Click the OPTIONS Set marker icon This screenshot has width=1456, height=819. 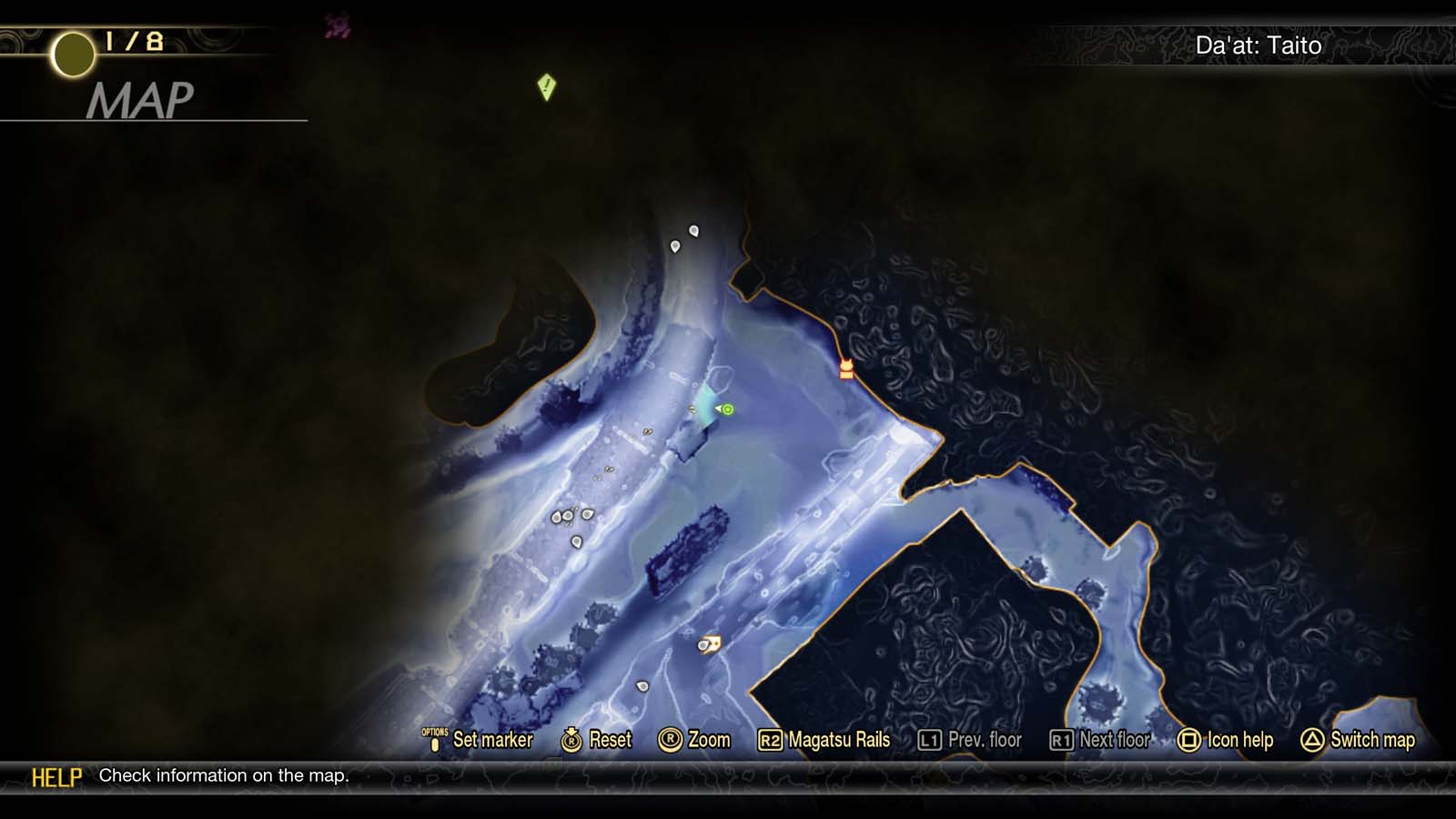click(x=436, y=740)
